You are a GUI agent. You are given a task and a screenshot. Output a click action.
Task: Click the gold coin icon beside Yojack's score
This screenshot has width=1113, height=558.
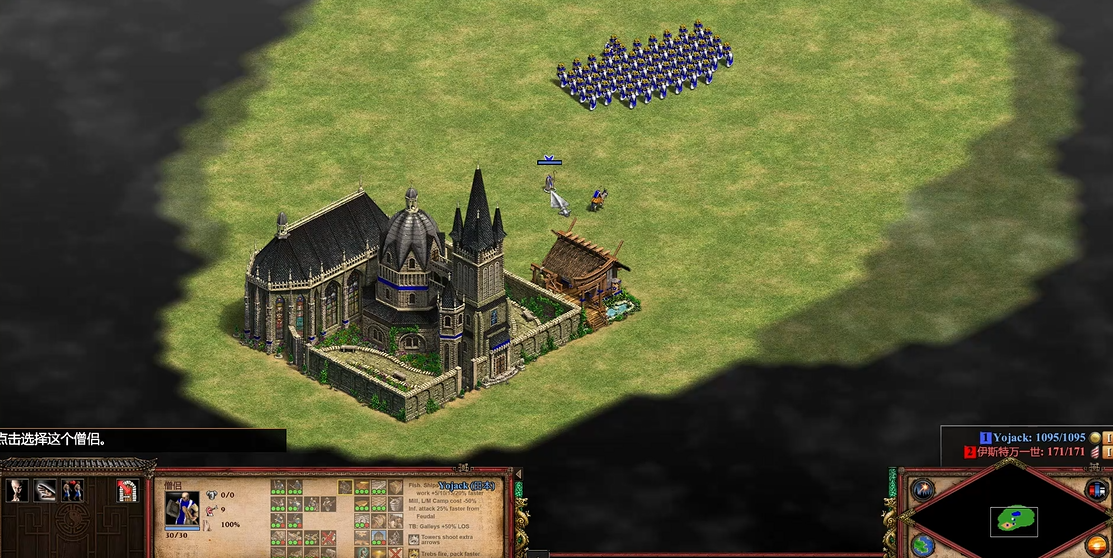click(1095, 437)
